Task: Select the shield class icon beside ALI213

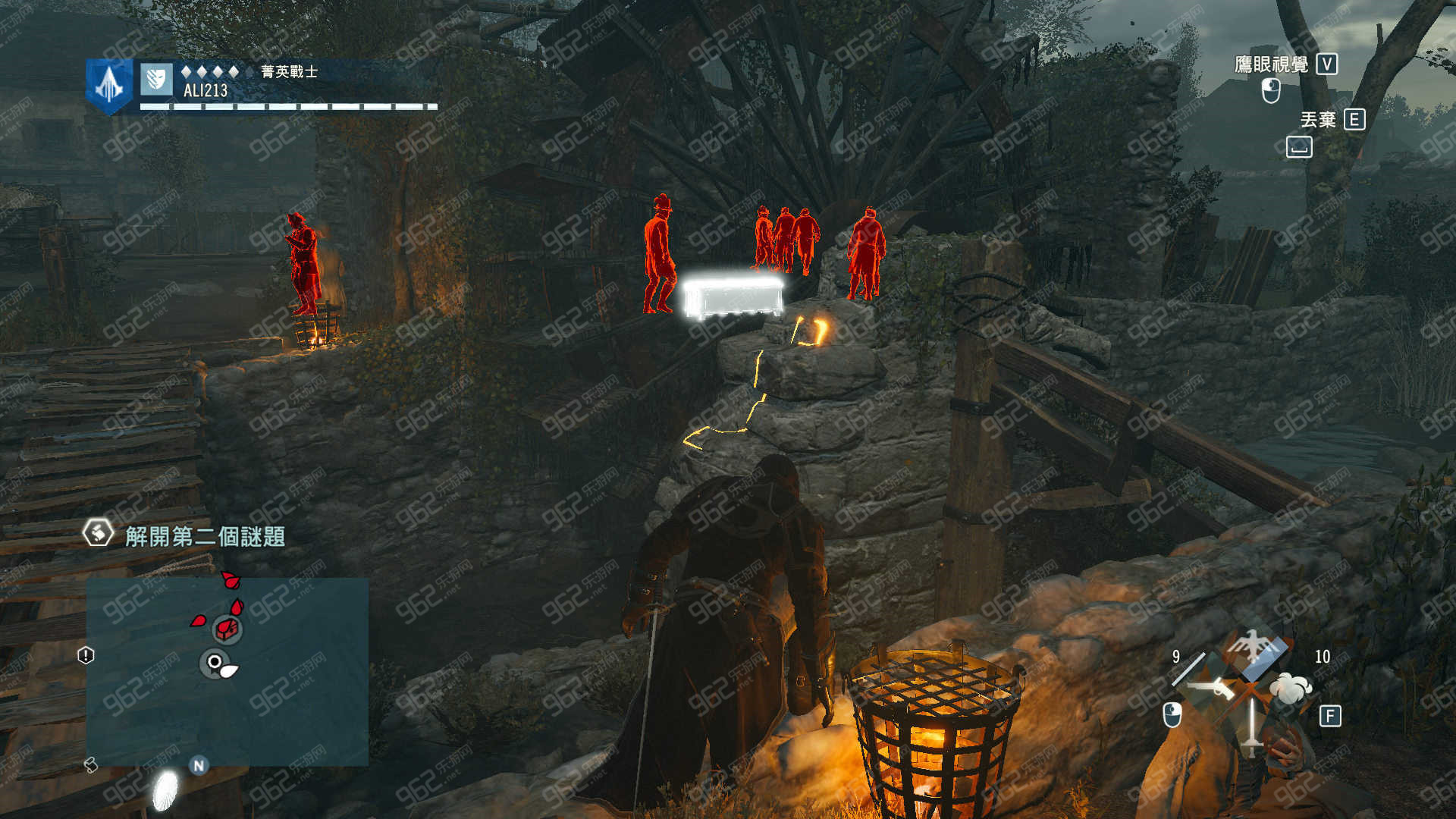Action: tap(156, 79)
